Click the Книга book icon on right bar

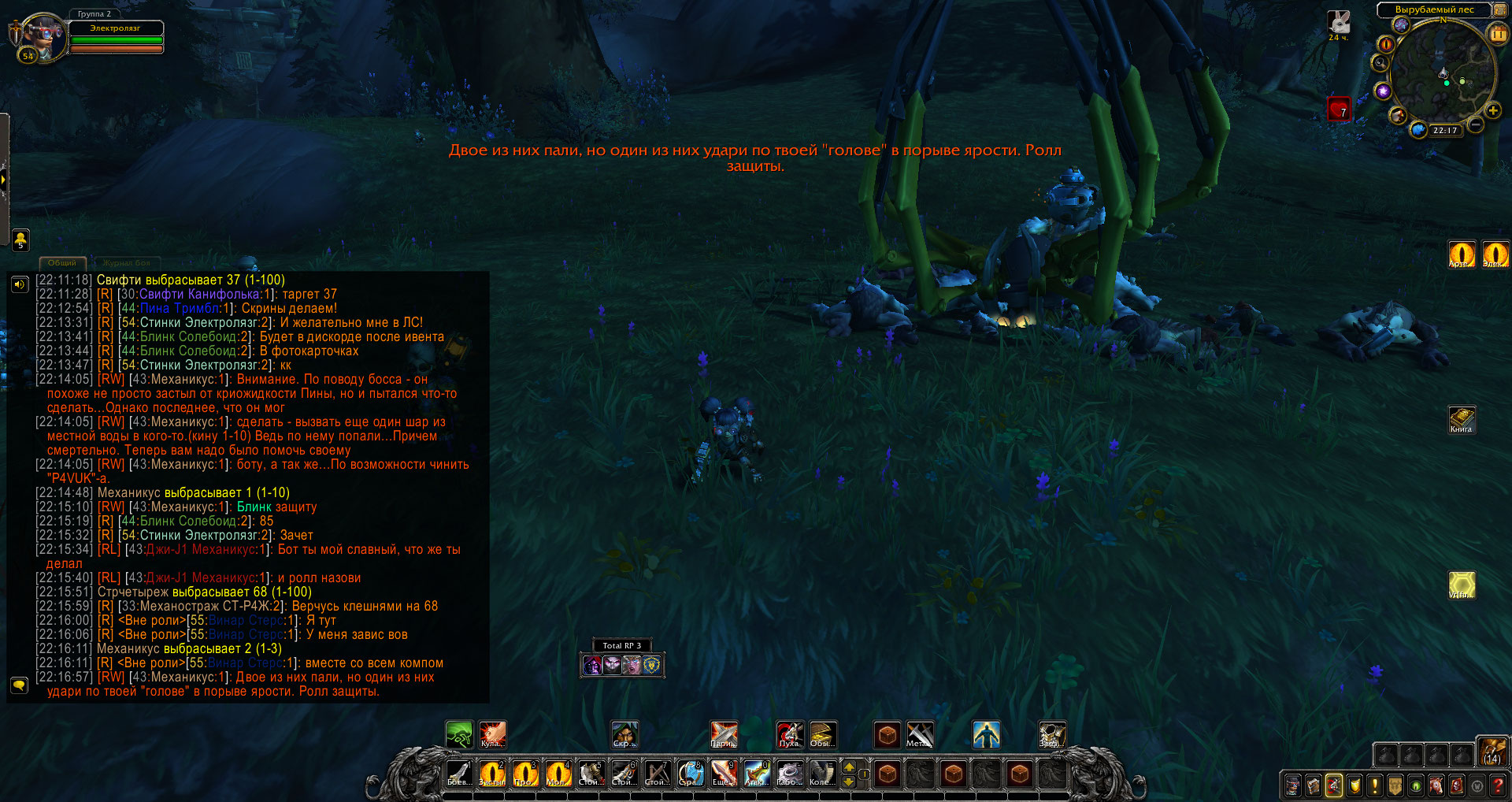(1462, 418)
